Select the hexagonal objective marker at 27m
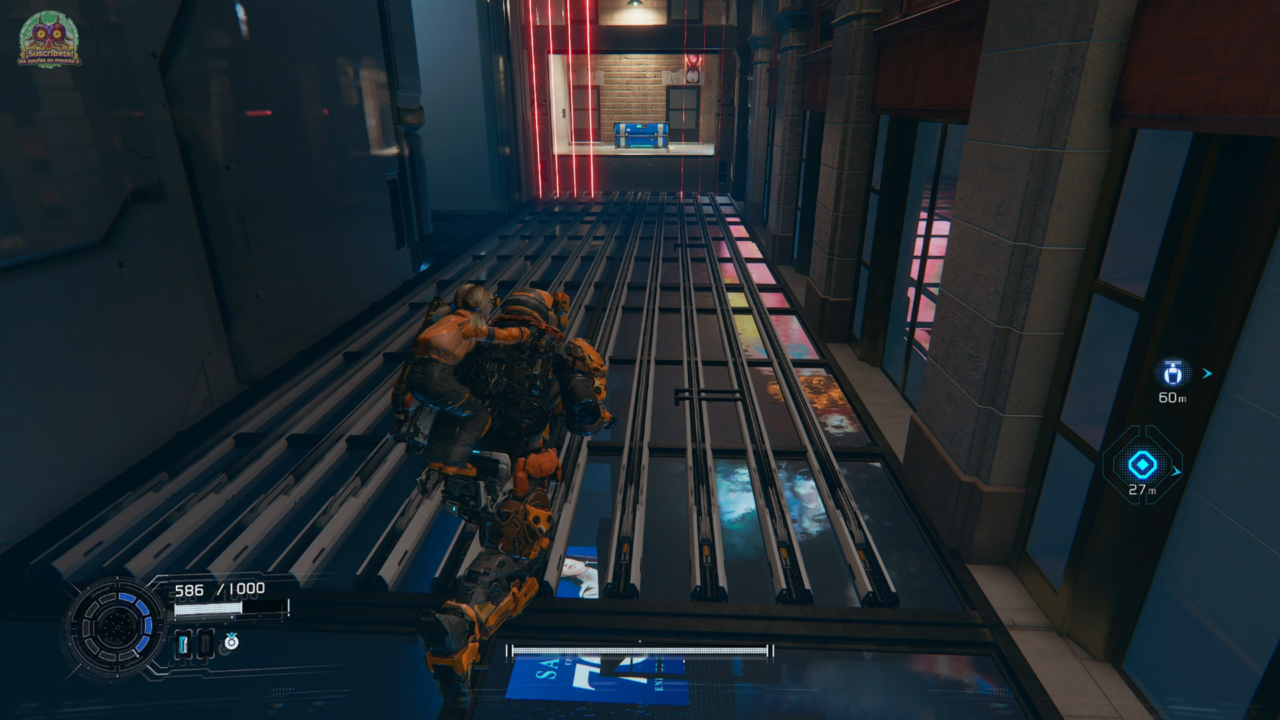This screenshot has height=720, width=1280. point(1142,465)
